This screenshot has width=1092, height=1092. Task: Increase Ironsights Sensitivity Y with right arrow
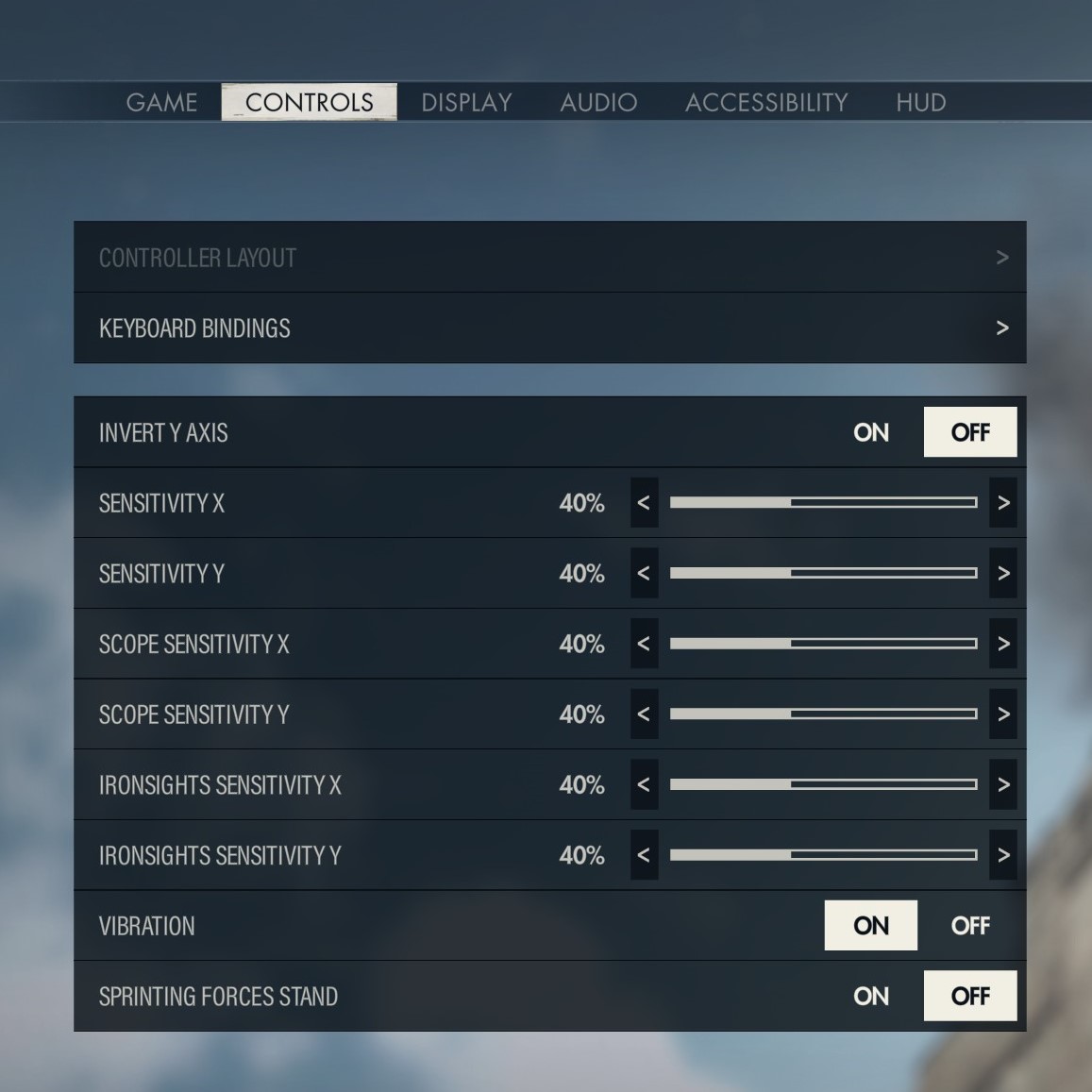[x=1003, y=855]
